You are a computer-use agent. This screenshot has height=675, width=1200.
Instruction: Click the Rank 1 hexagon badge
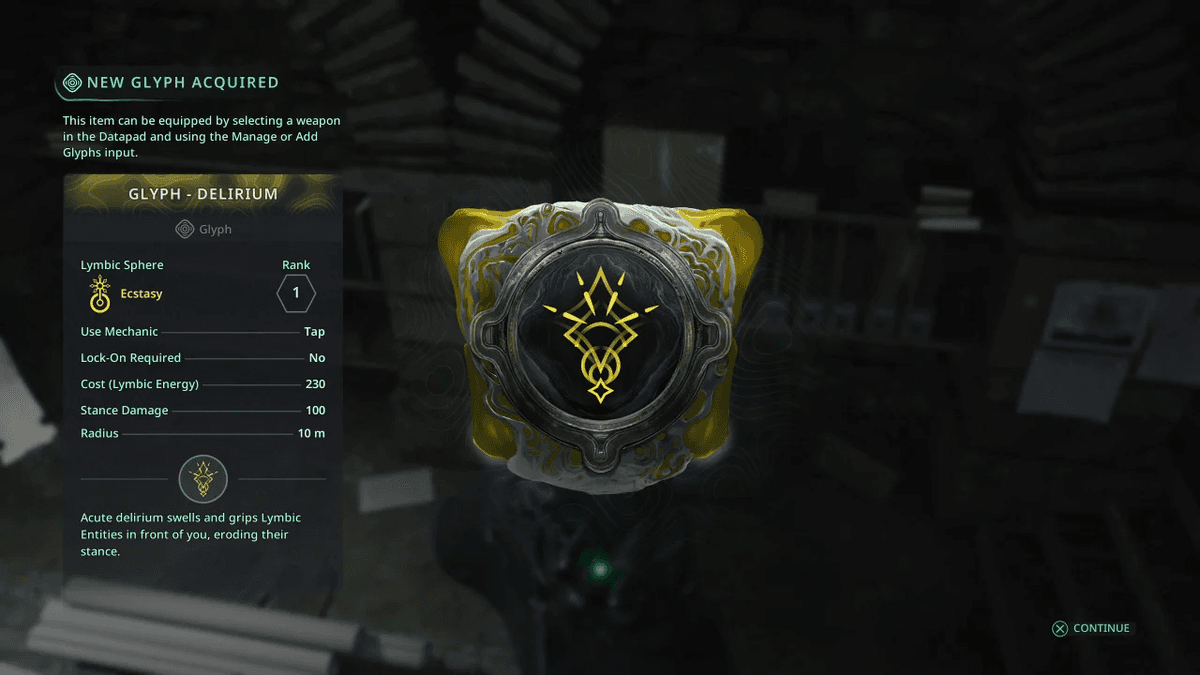[x=296, y=294]
